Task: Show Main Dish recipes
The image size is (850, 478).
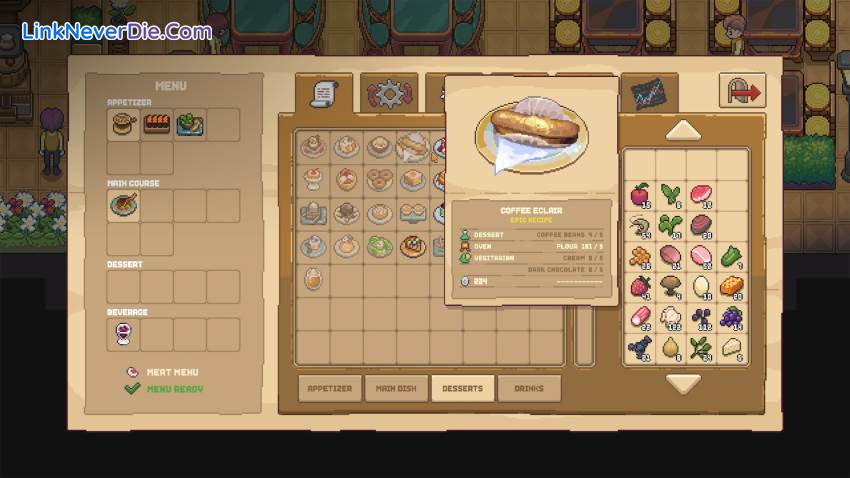Action: [396, 388]
